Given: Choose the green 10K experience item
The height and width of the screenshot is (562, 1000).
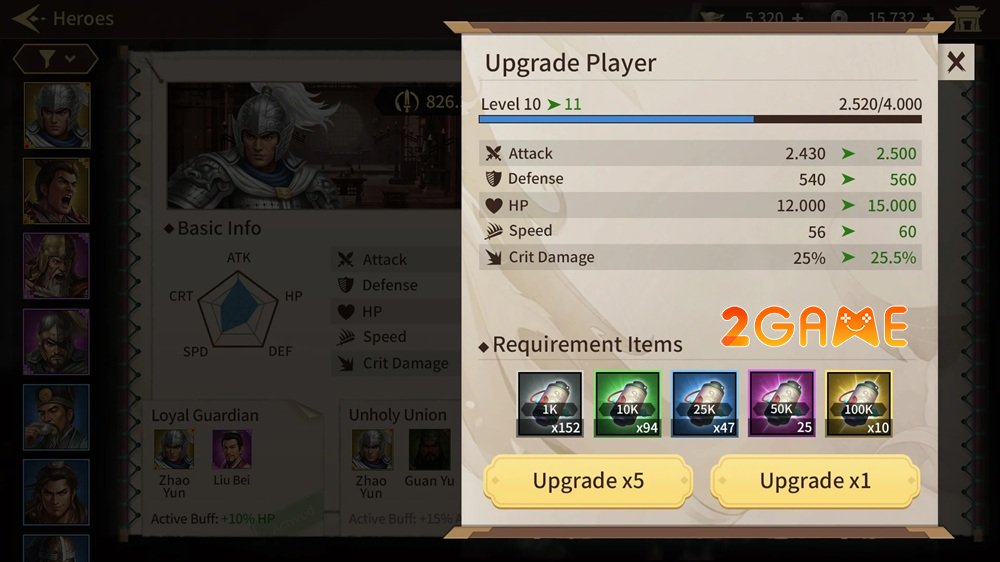Looking at the screenshot, I should [627, 404].
